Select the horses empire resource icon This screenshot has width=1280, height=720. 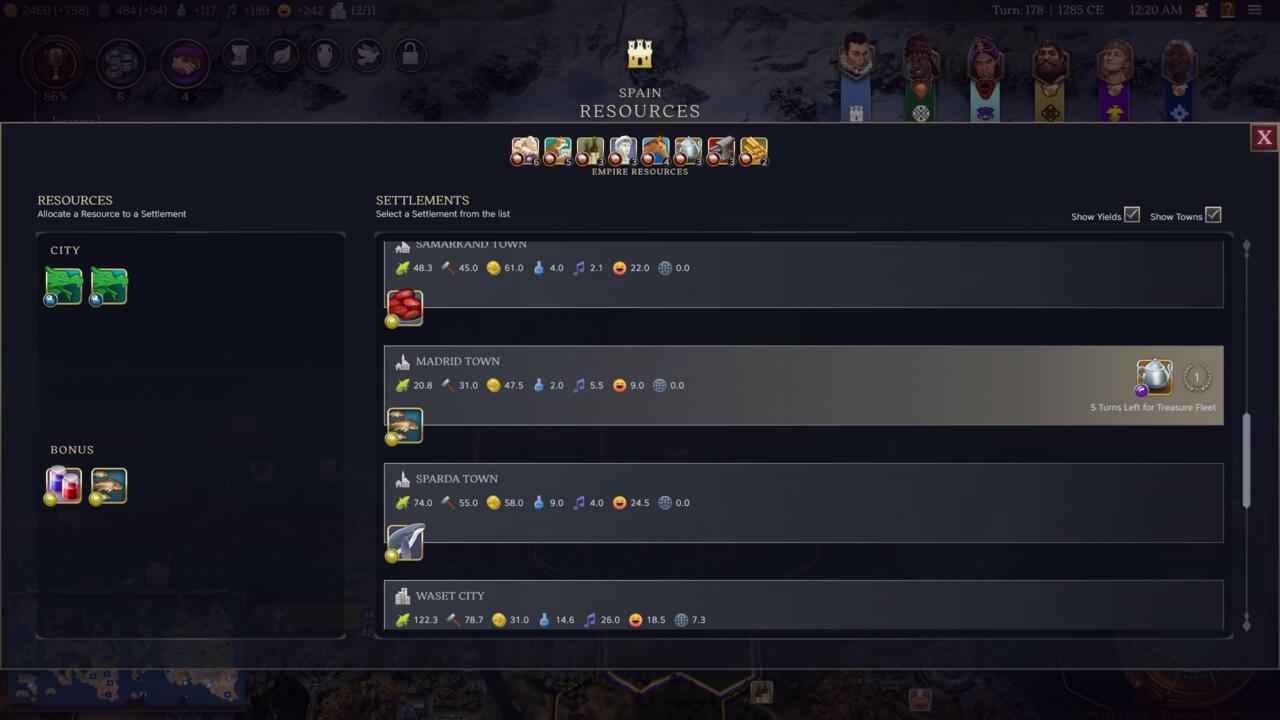[656, 150]
